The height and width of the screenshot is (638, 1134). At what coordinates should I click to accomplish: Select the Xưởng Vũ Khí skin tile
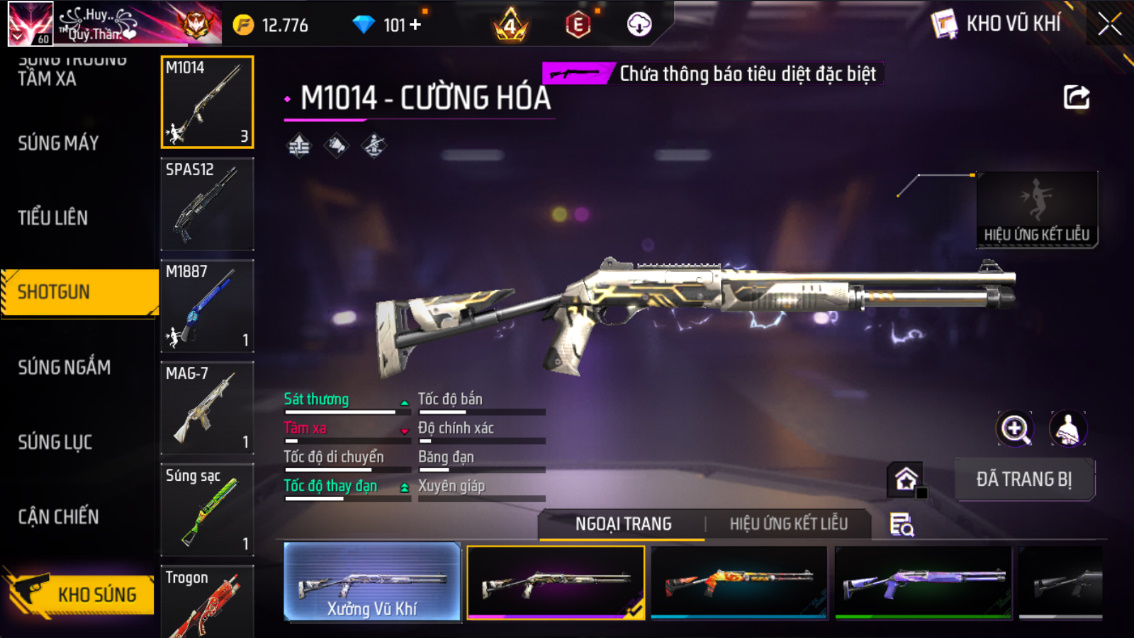[372, 582]
